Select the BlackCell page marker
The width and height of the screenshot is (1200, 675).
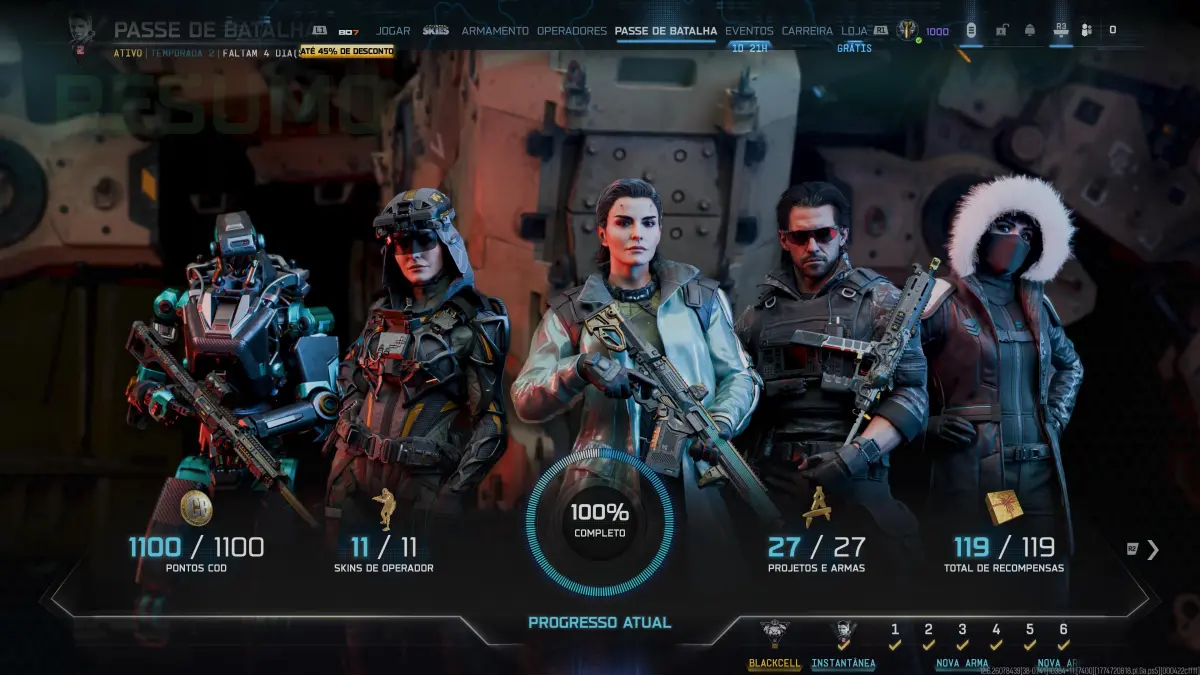click(x=774, y=636)
